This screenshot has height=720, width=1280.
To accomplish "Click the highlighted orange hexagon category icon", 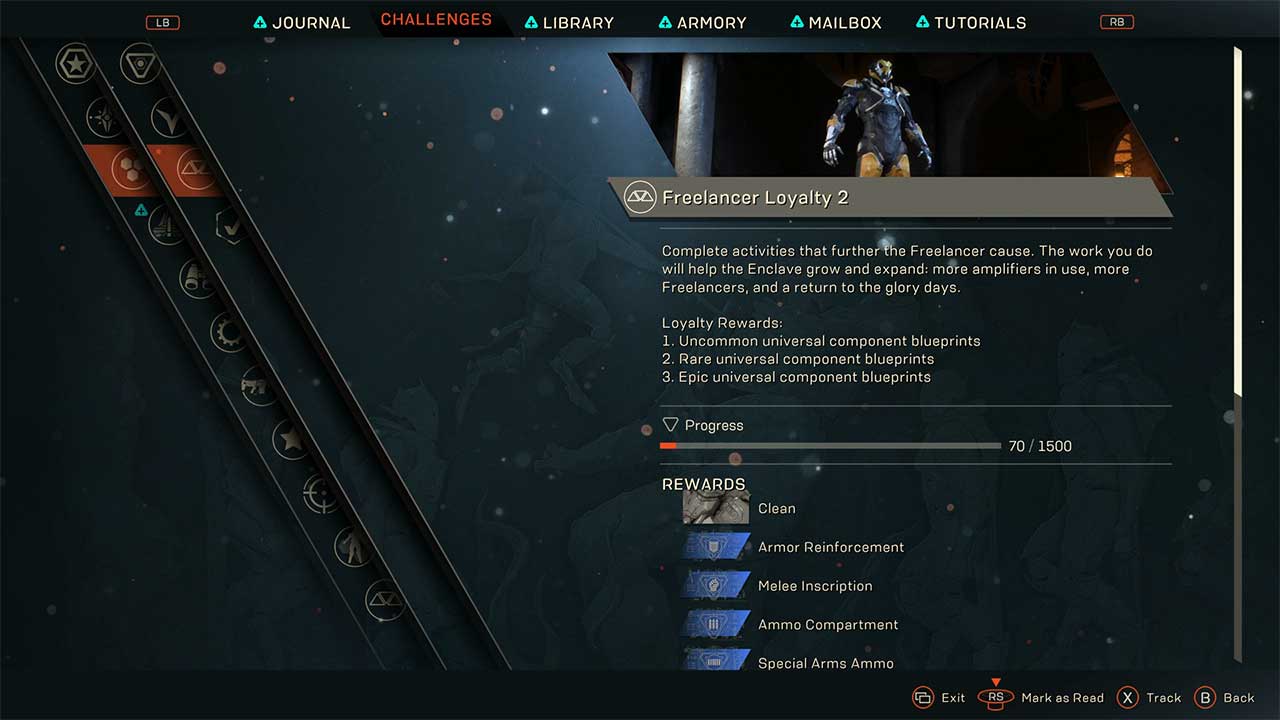I will click(x=130, y=167).
